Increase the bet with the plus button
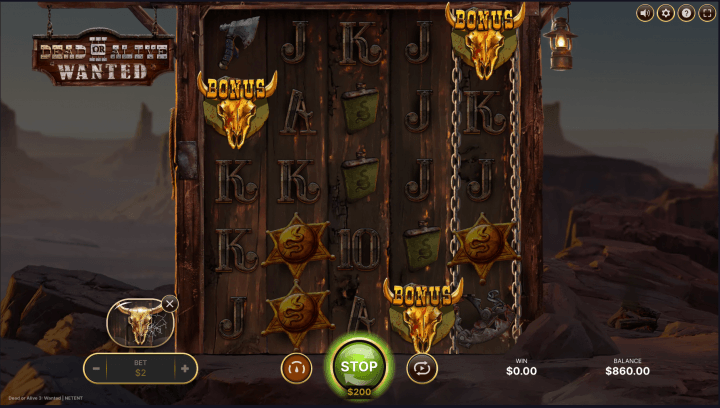Screen dimensions: 720x408 click(x=184, y=368)
